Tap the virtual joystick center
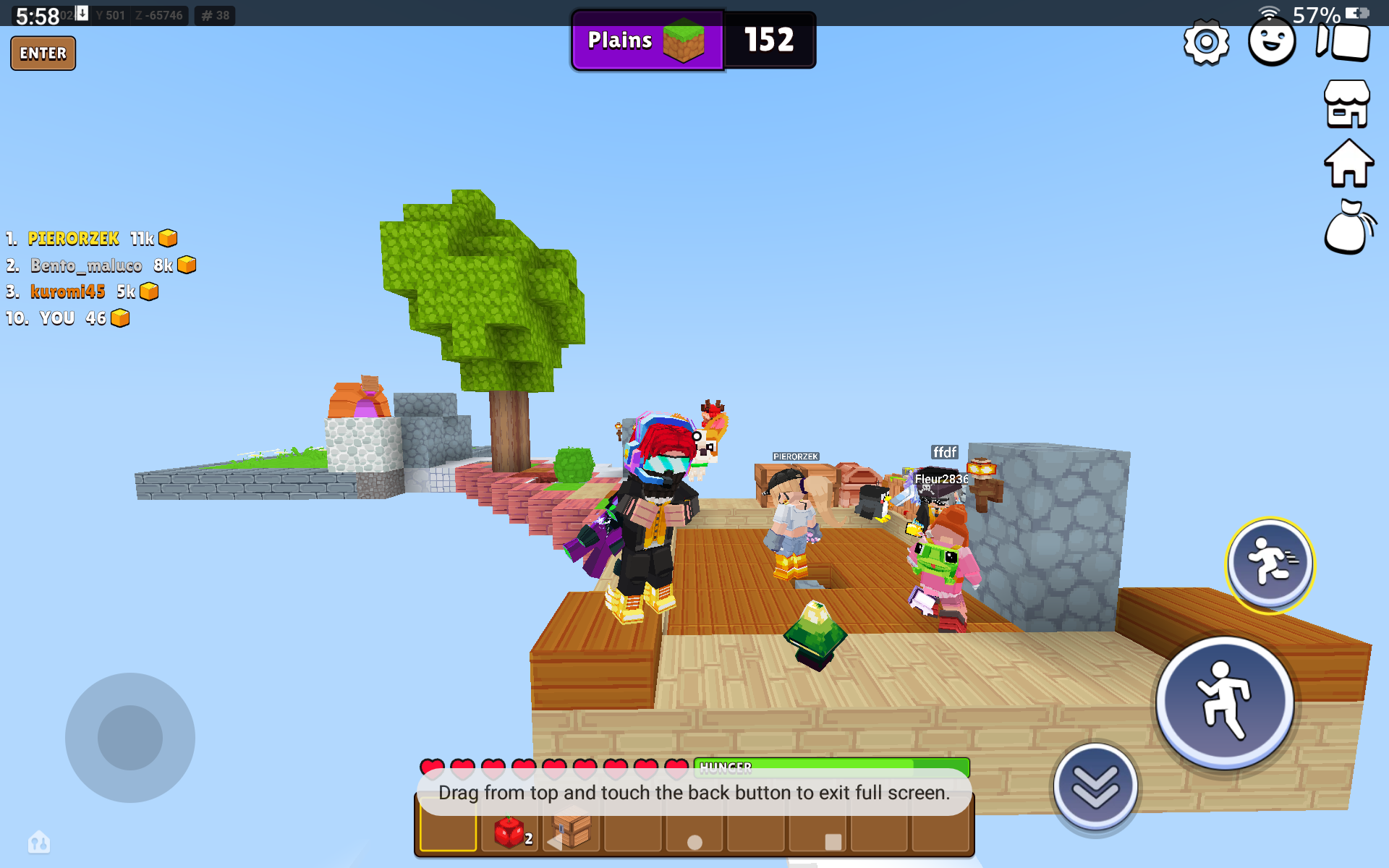The image size is (1389, 868). pos(130,738)
